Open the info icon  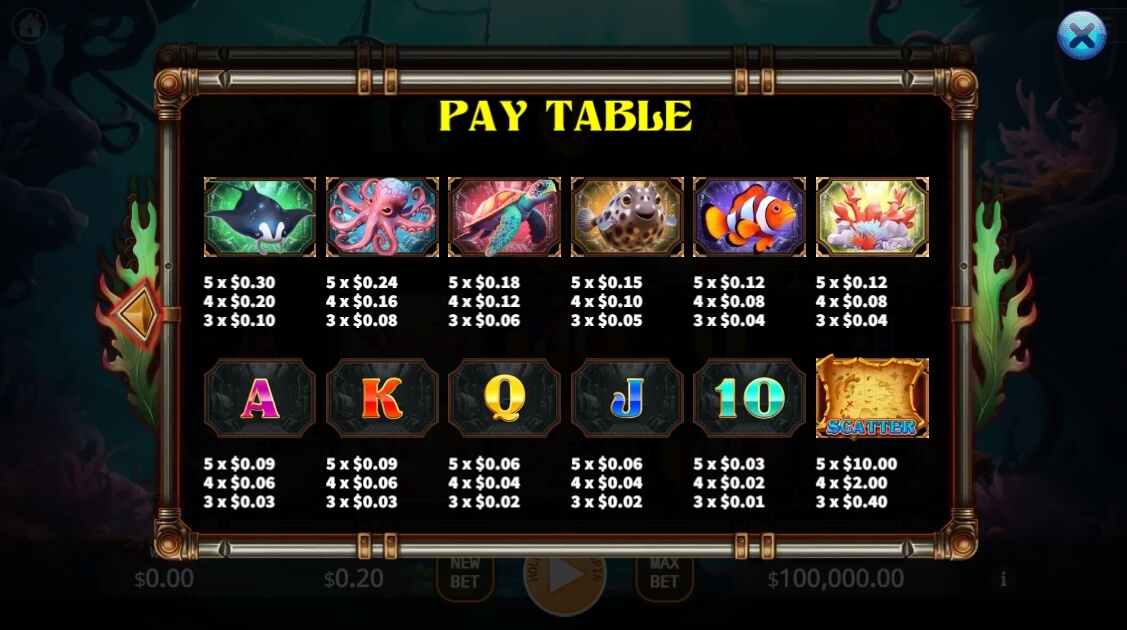point(1003,579)
